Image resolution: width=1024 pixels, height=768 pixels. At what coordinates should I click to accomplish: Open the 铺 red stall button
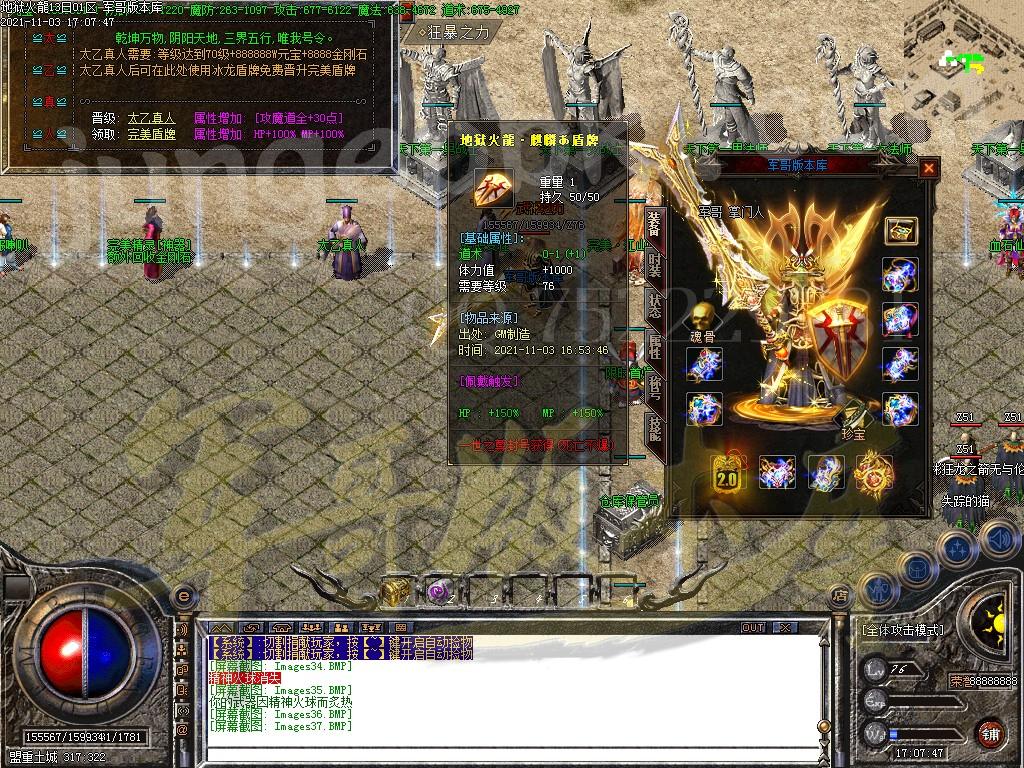click(x=990, y=733)
